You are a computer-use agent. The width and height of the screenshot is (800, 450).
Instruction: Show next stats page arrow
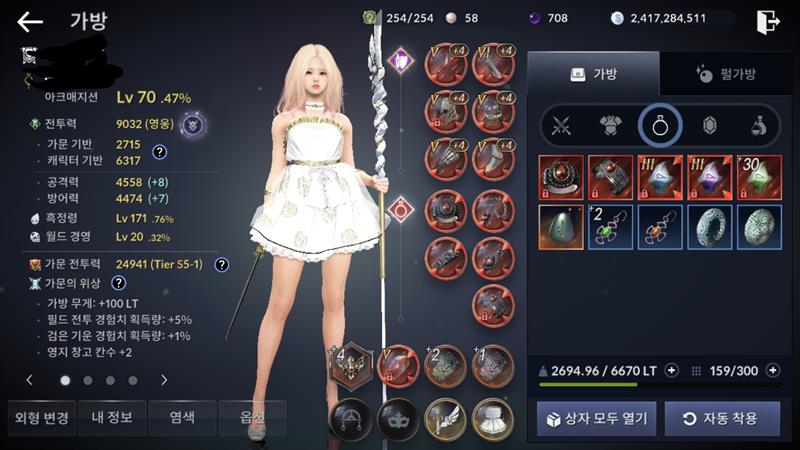click(x=163, y=380)
